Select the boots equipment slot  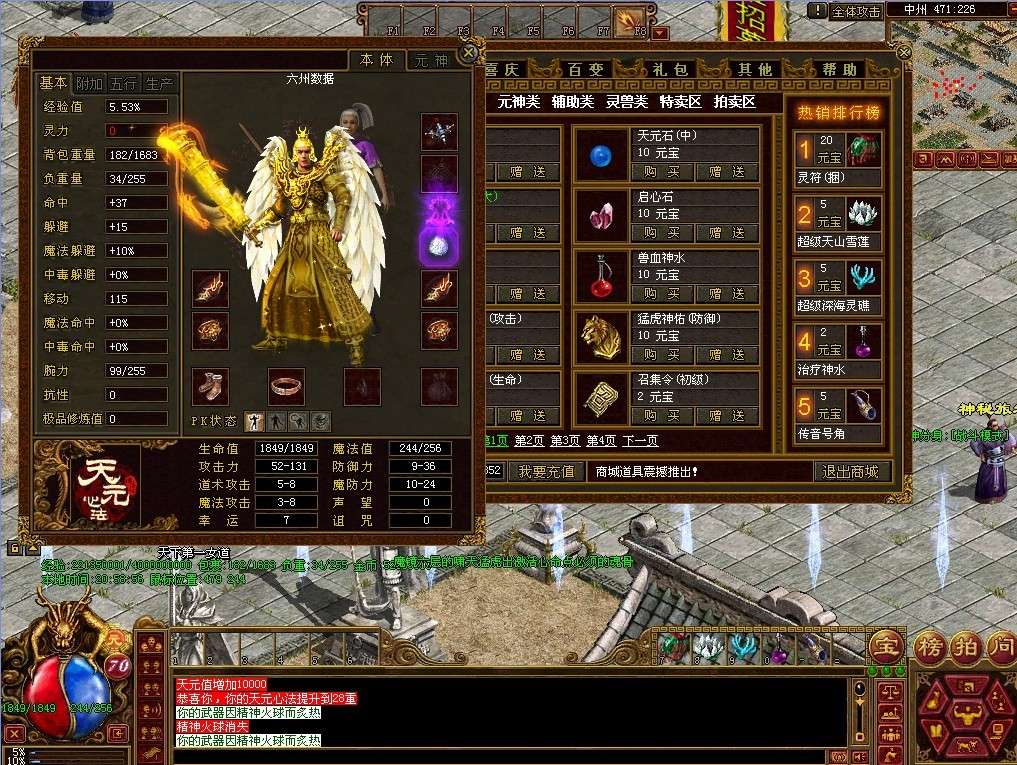(210, 386)
